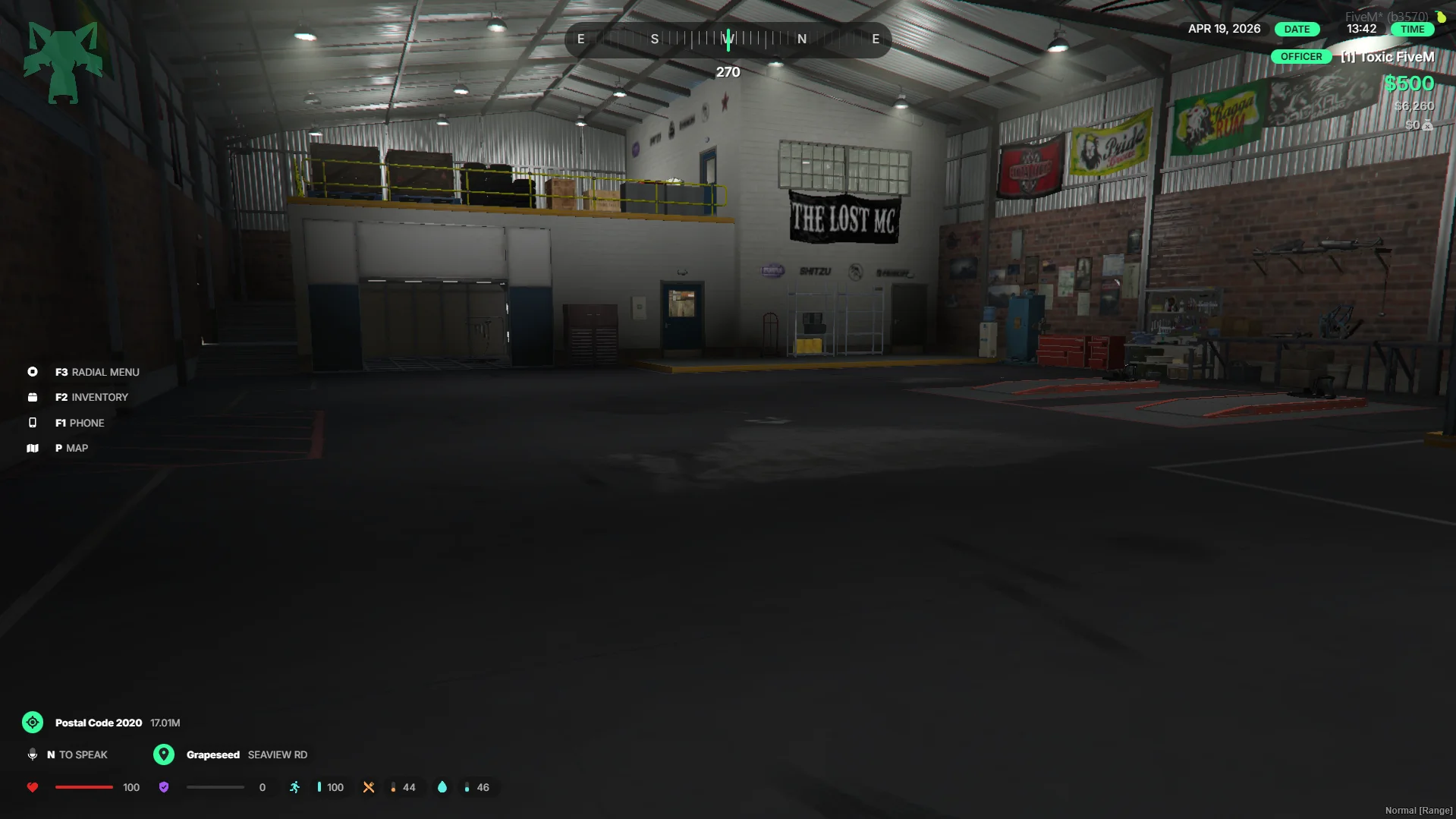Click the red heart health icon

click(33, 787)
